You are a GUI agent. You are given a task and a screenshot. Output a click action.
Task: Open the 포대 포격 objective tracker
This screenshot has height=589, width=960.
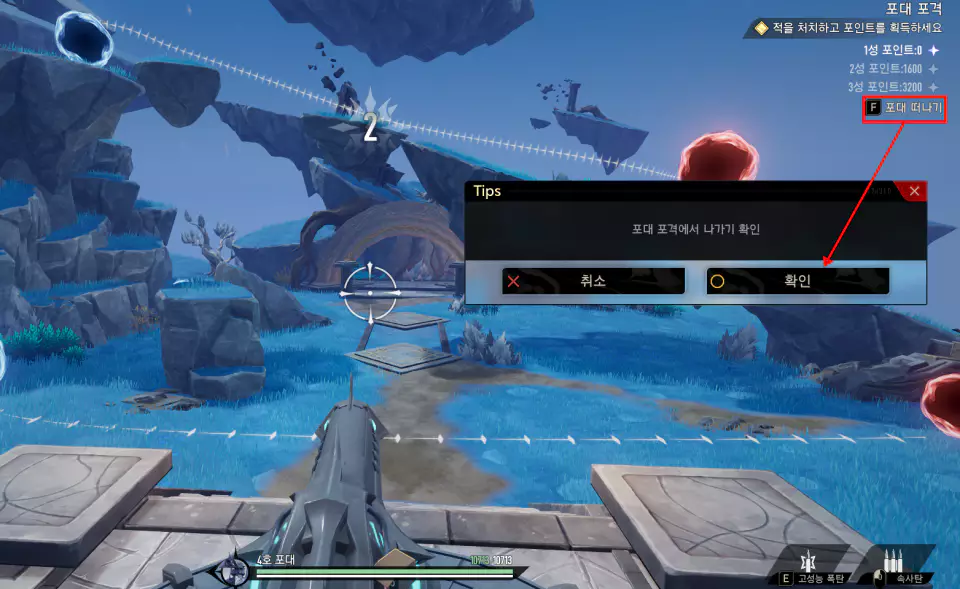pos(915,8)
